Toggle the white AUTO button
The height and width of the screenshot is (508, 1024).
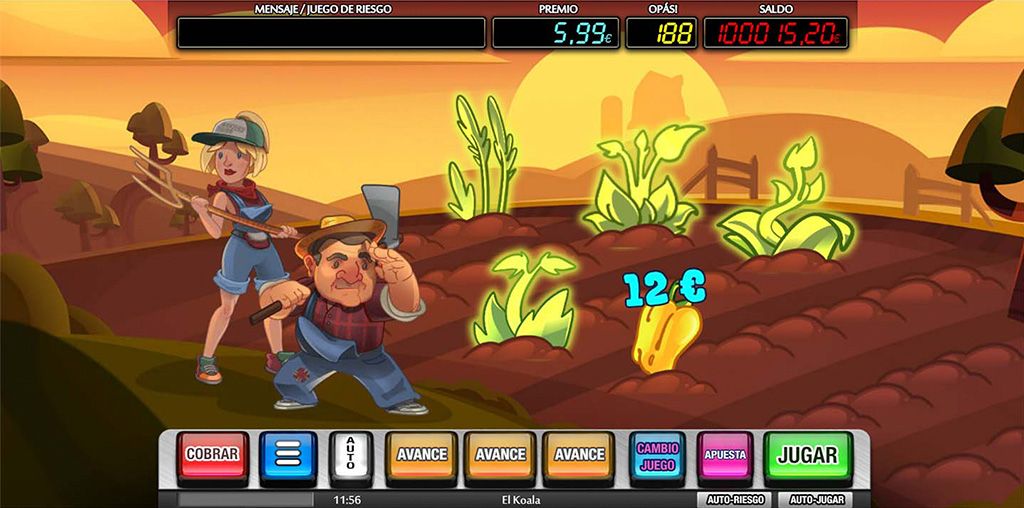point(350,456)
